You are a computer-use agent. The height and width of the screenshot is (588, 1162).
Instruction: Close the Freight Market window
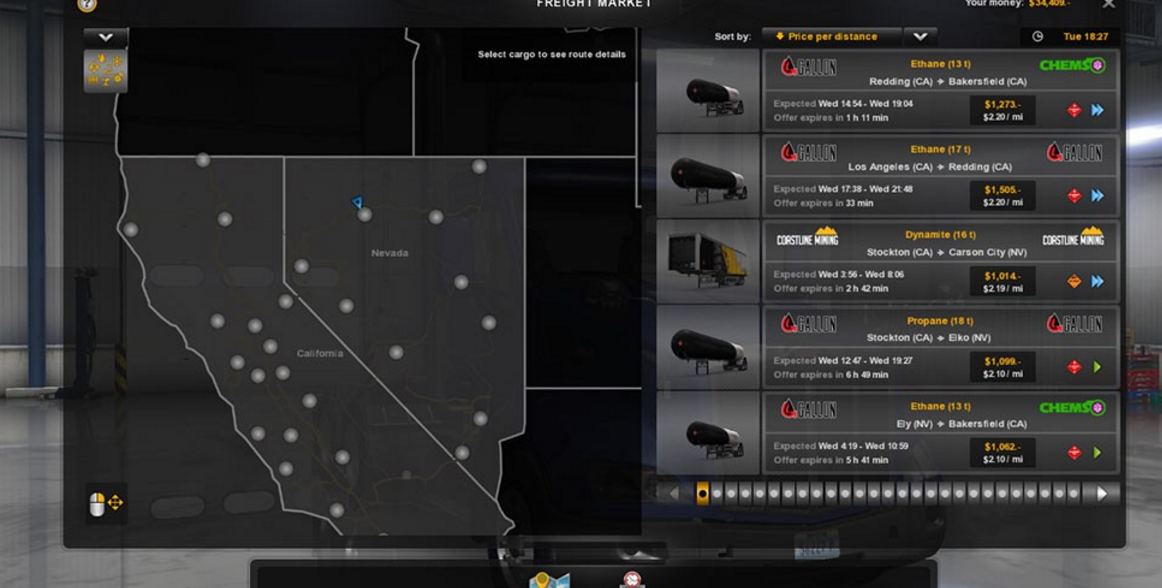(x=1108, y=5)
